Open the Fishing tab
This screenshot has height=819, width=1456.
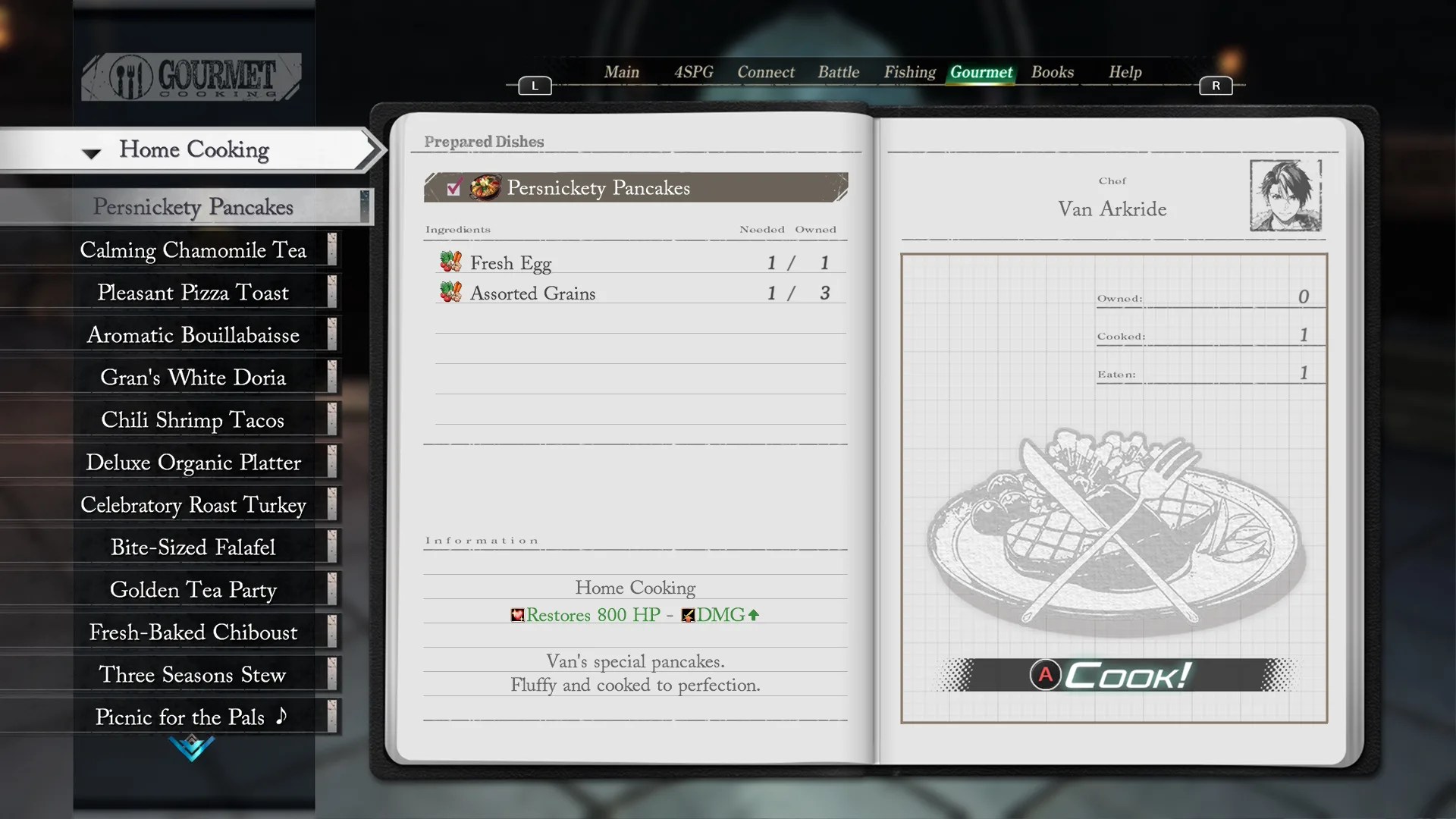[909, 72]
